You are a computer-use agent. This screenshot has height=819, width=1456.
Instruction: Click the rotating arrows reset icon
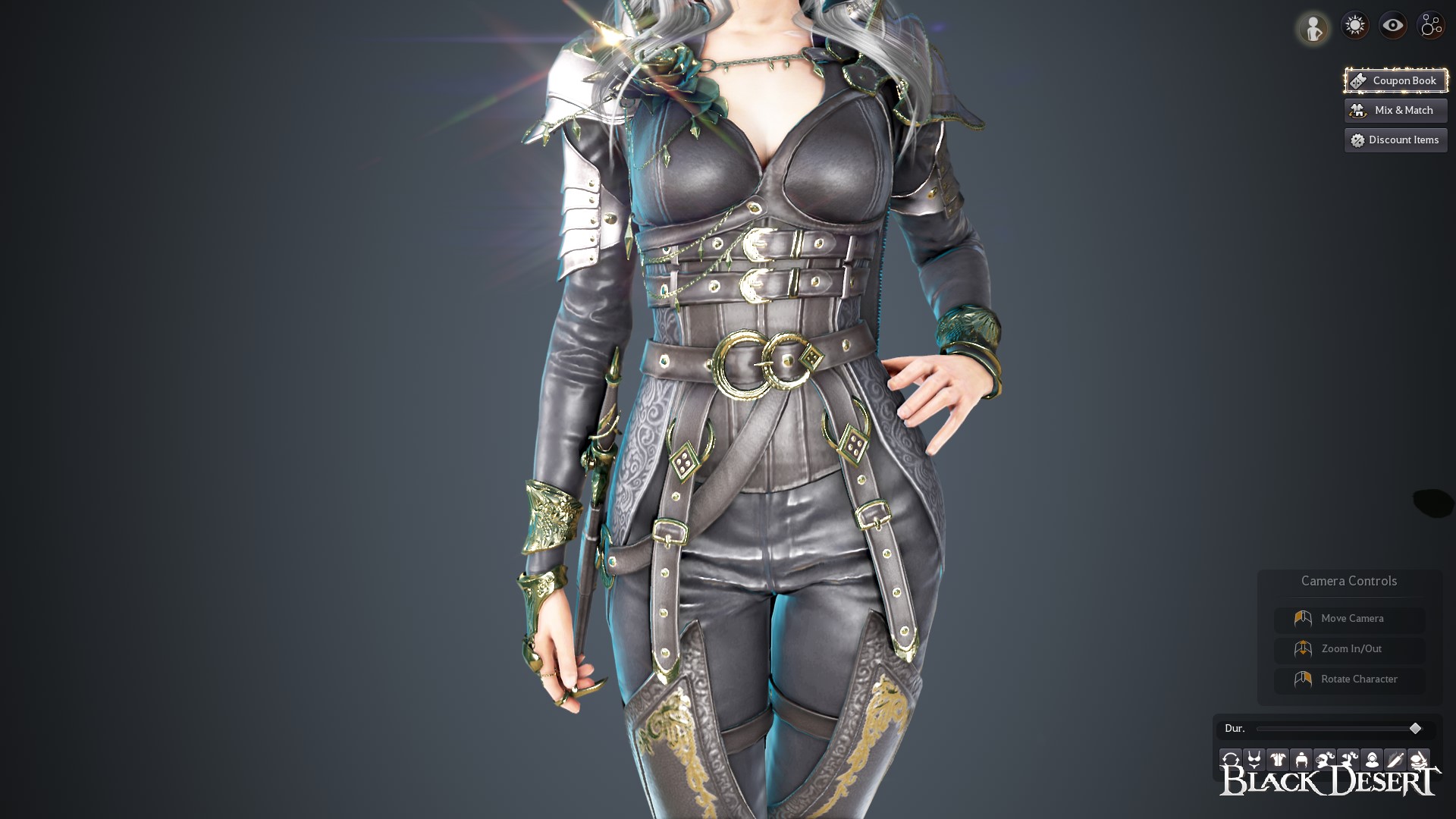click(x=1231, y=760)
